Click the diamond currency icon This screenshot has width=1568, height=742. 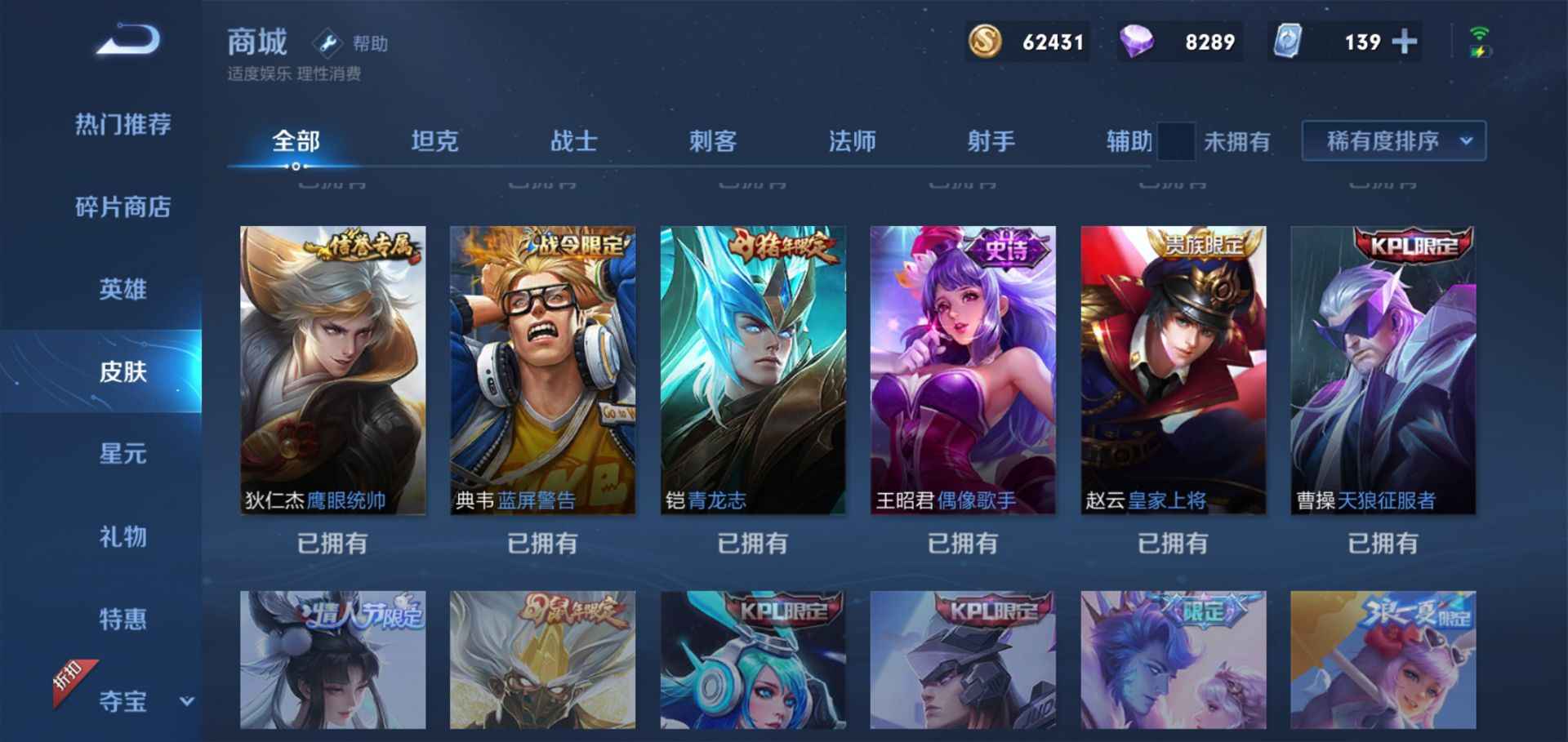1138,41
